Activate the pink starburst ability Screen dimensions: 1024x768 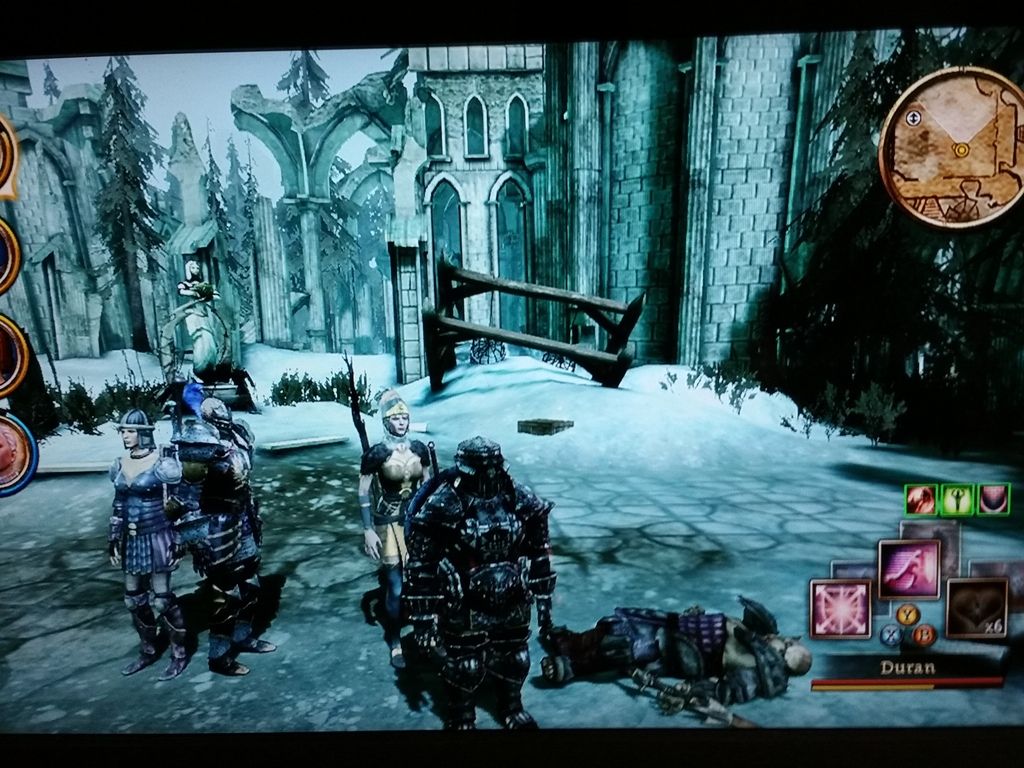point(838,609)
